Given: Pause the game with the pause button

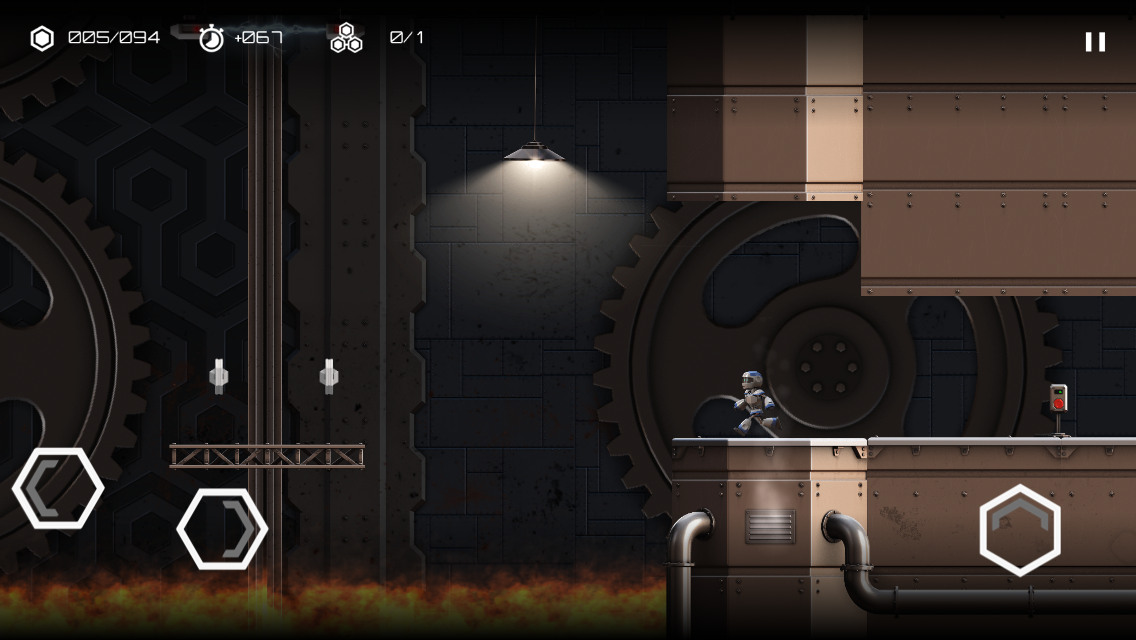Looking at the screenshot, I should pyautogui.click(x=1095, y=42).
